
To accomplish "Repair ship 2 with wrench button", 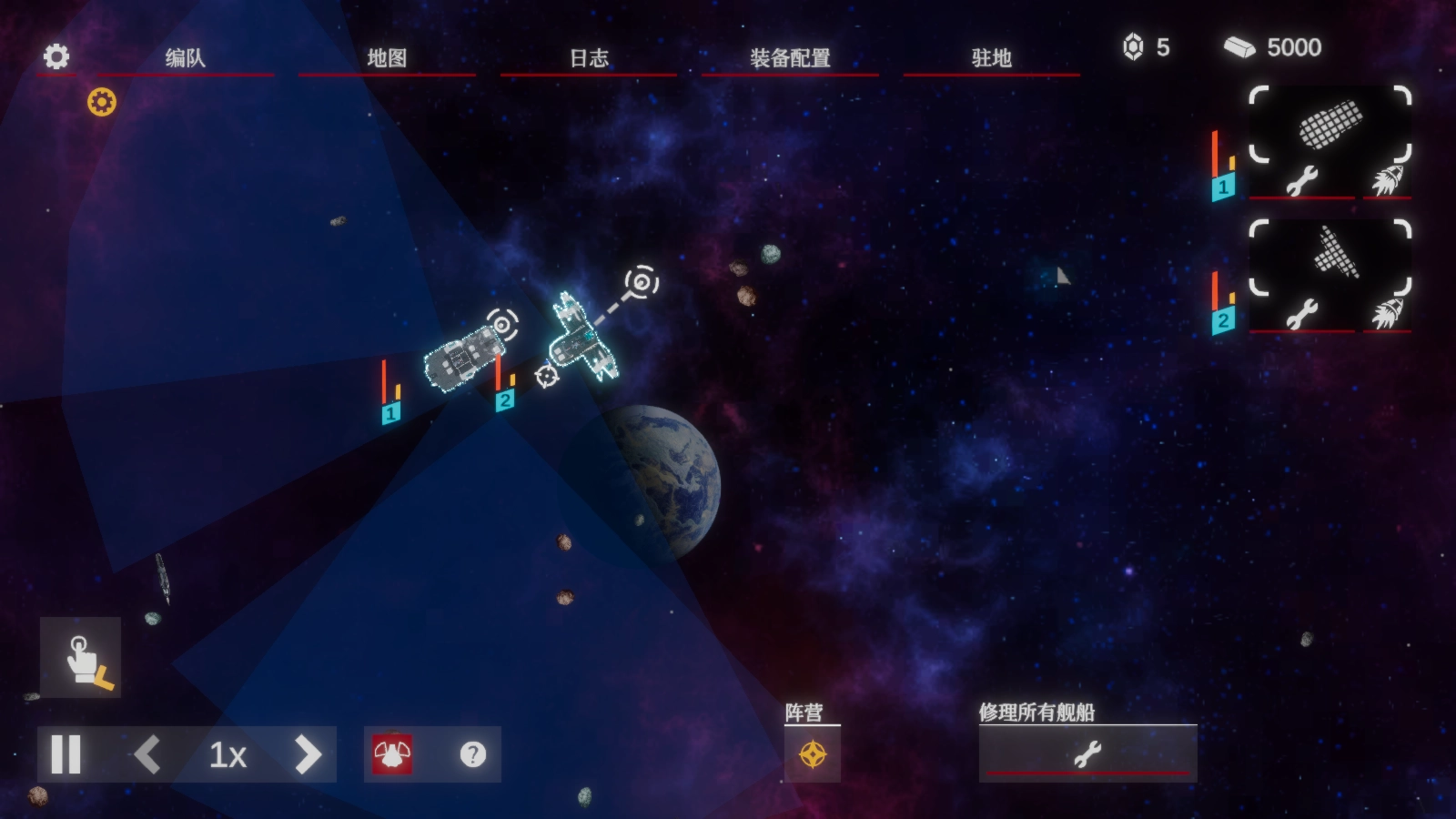I will tap(1302, 315).
